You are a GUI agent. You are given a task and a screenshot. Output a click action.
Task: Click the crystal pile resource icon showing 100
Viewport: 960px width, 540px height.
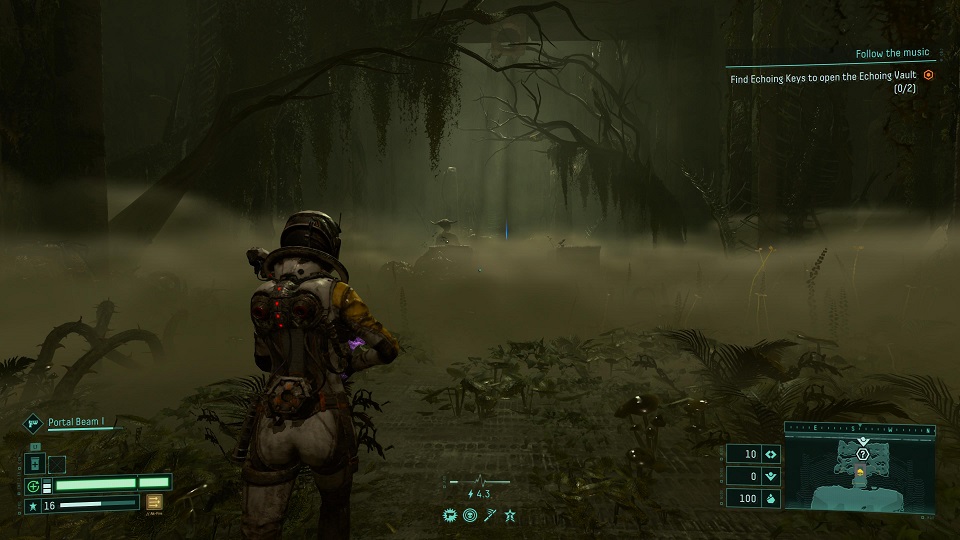[770, 498]
